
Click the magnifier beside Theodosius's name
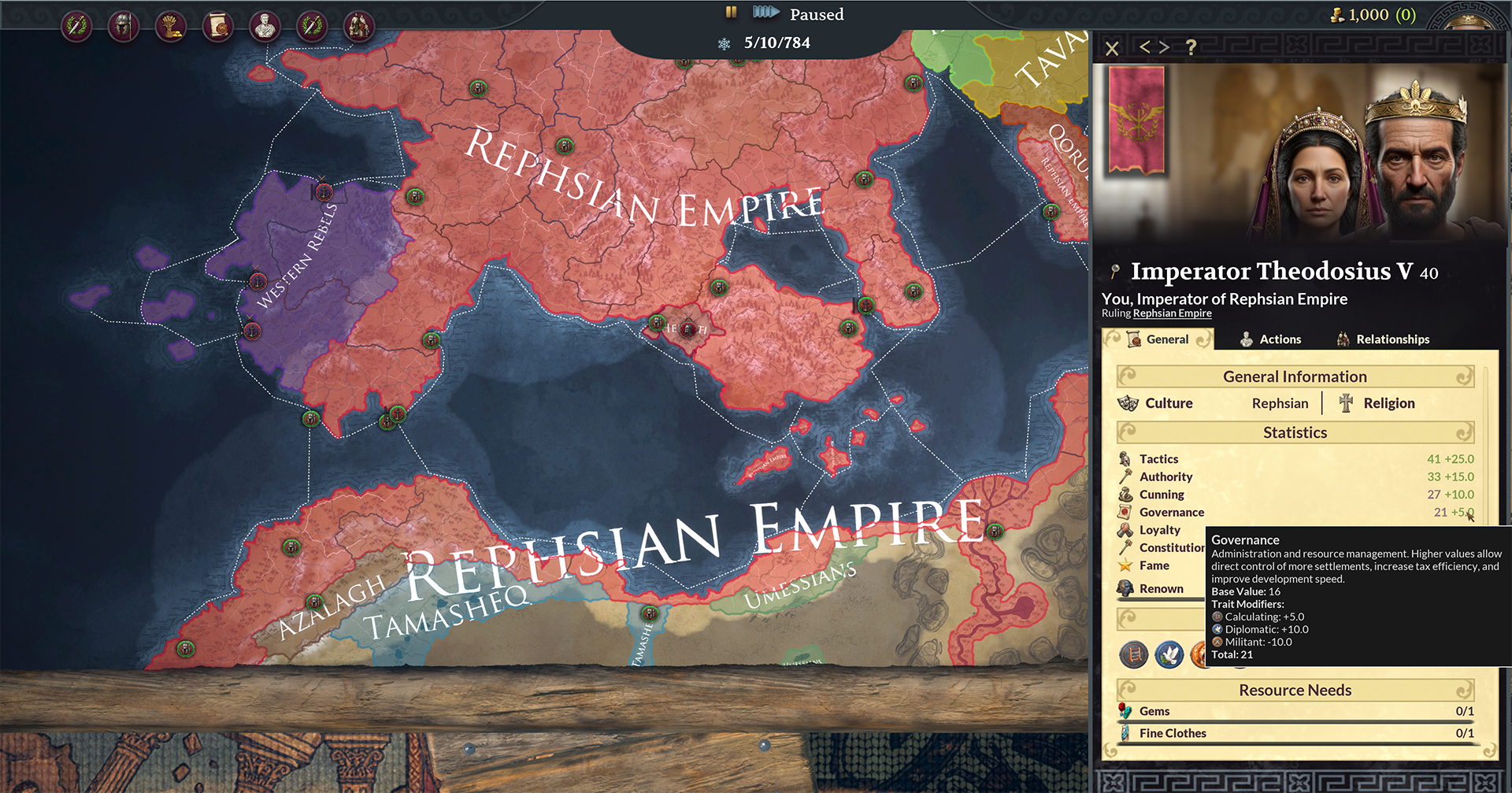[x=1114, y=272]
